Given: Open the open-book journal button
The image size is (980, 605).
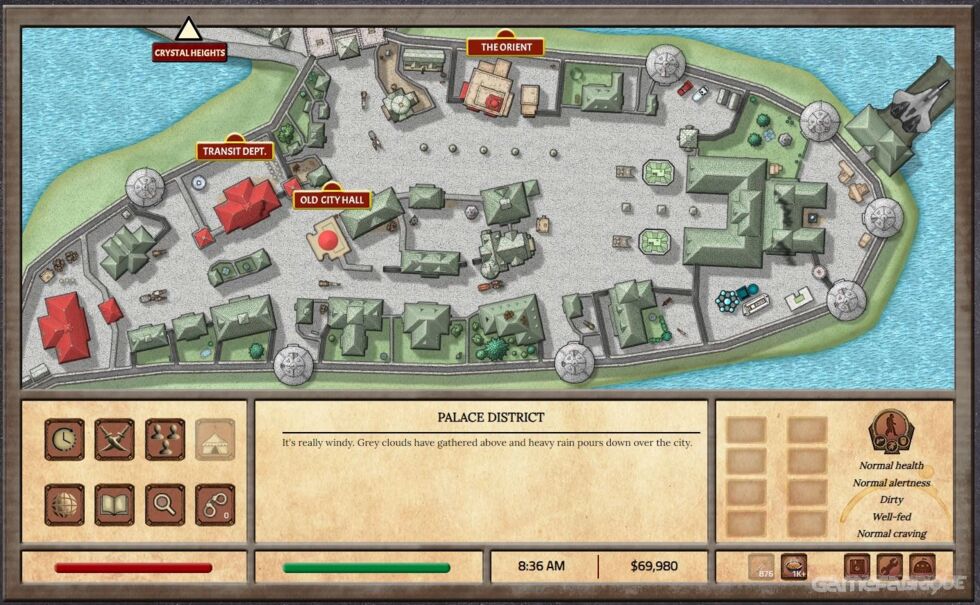Looking at the screenshot, I should (x=115, y=504).
